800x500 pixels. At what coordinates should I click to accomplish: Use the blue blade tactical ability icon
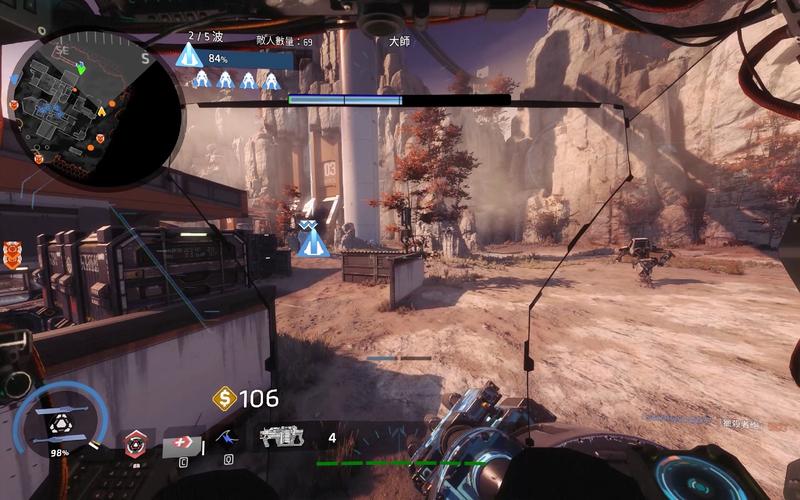click(x=228, y=438)
